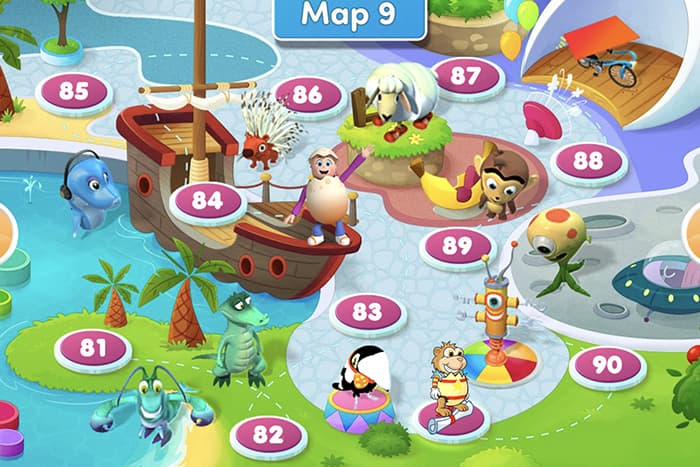Start lesson 88 node
Viewport: 700px width, 467px height.
tap(588, 160)
